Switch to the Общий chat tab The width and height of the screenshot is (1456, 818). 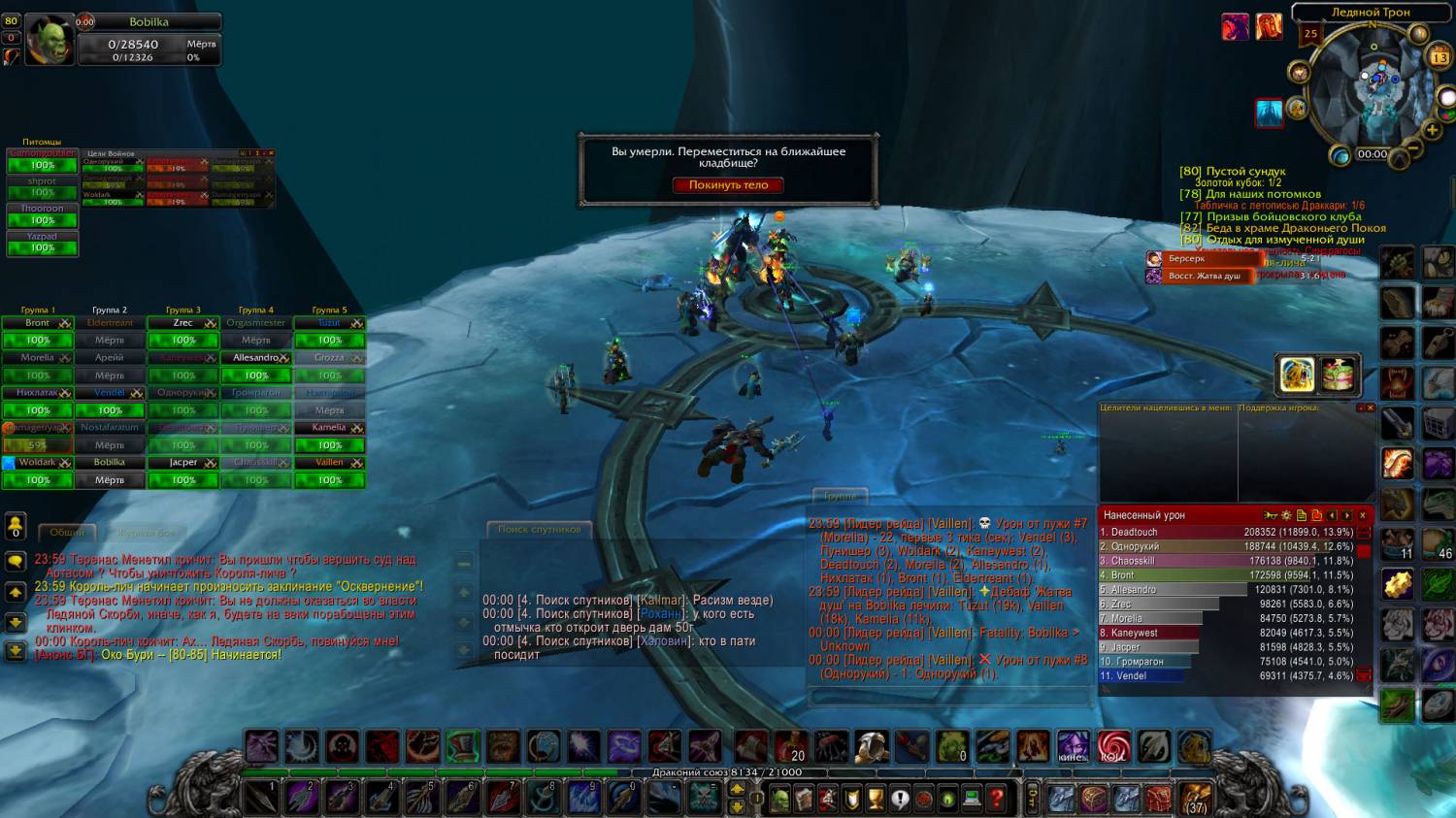(x=67, y=532)
